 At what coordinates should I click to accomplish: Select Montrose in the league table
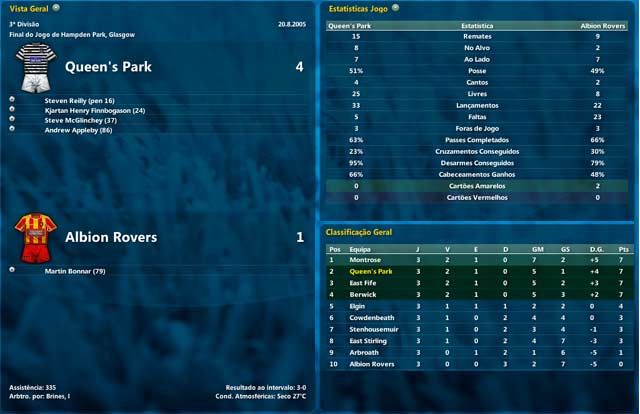pyautogui.click(x=366, y=260)
